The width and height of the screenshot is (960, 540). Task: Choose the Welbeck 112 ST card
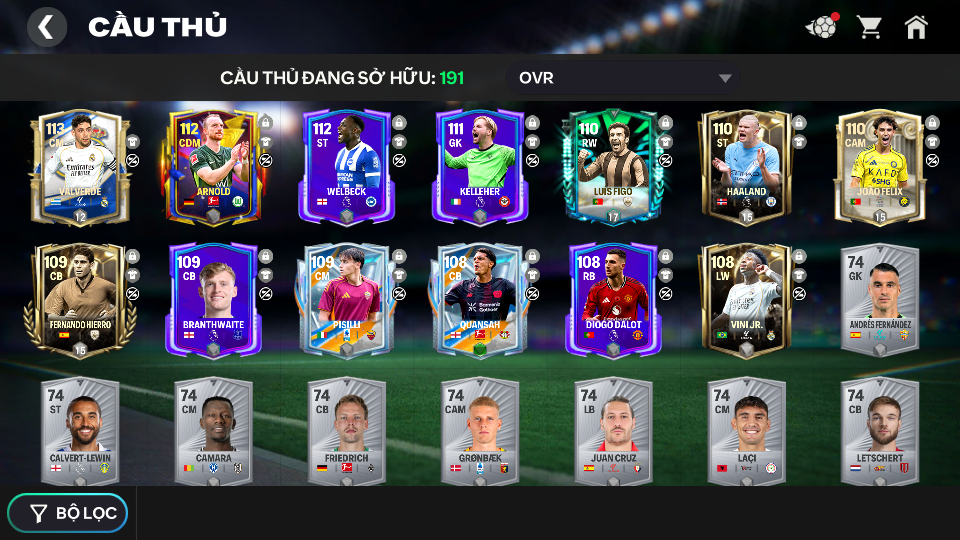346,165
